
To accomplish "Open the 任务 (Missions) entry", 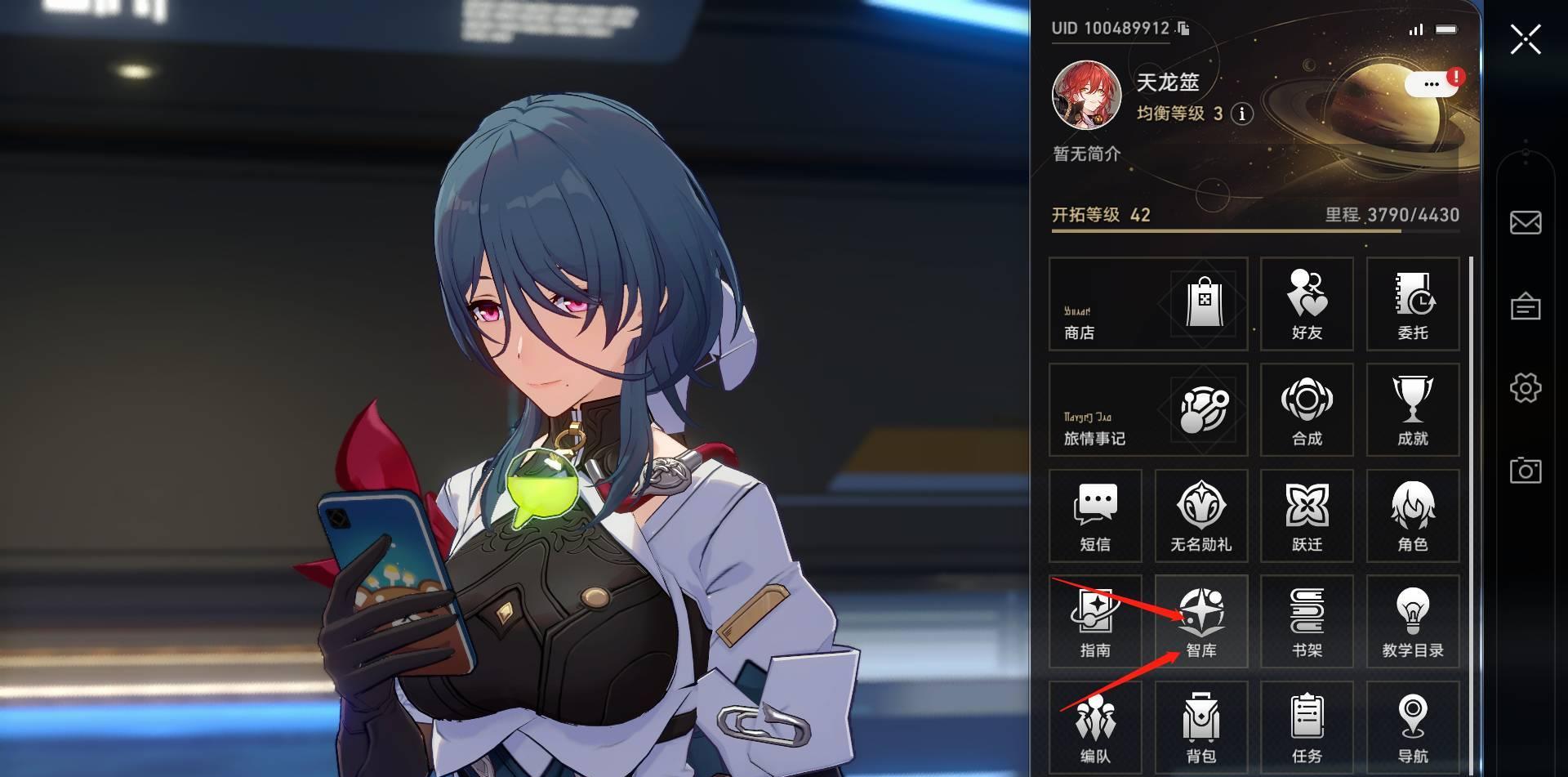I will 1307,726.
